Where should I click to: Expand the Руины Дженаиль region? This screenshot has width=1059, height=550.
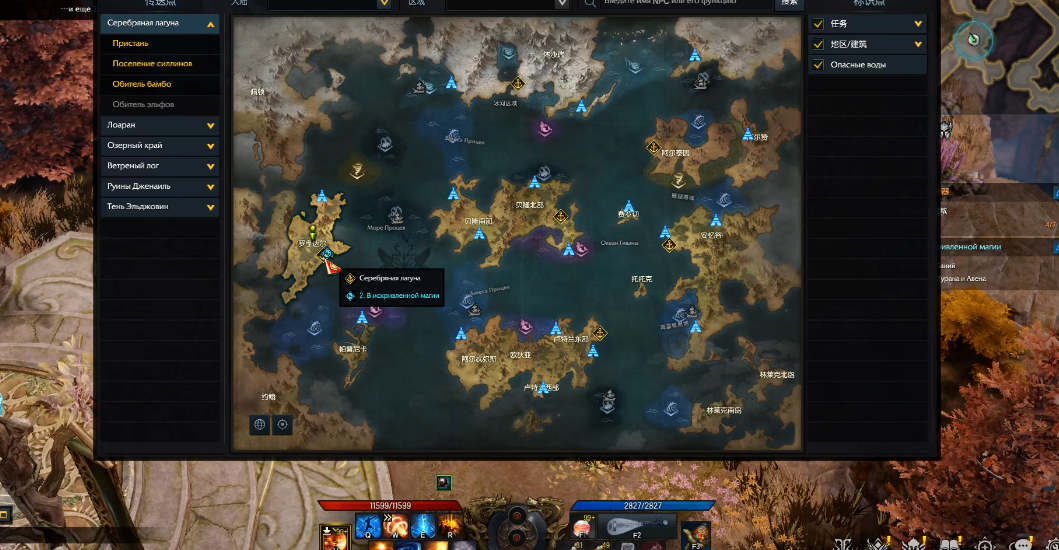coord(211,187)
